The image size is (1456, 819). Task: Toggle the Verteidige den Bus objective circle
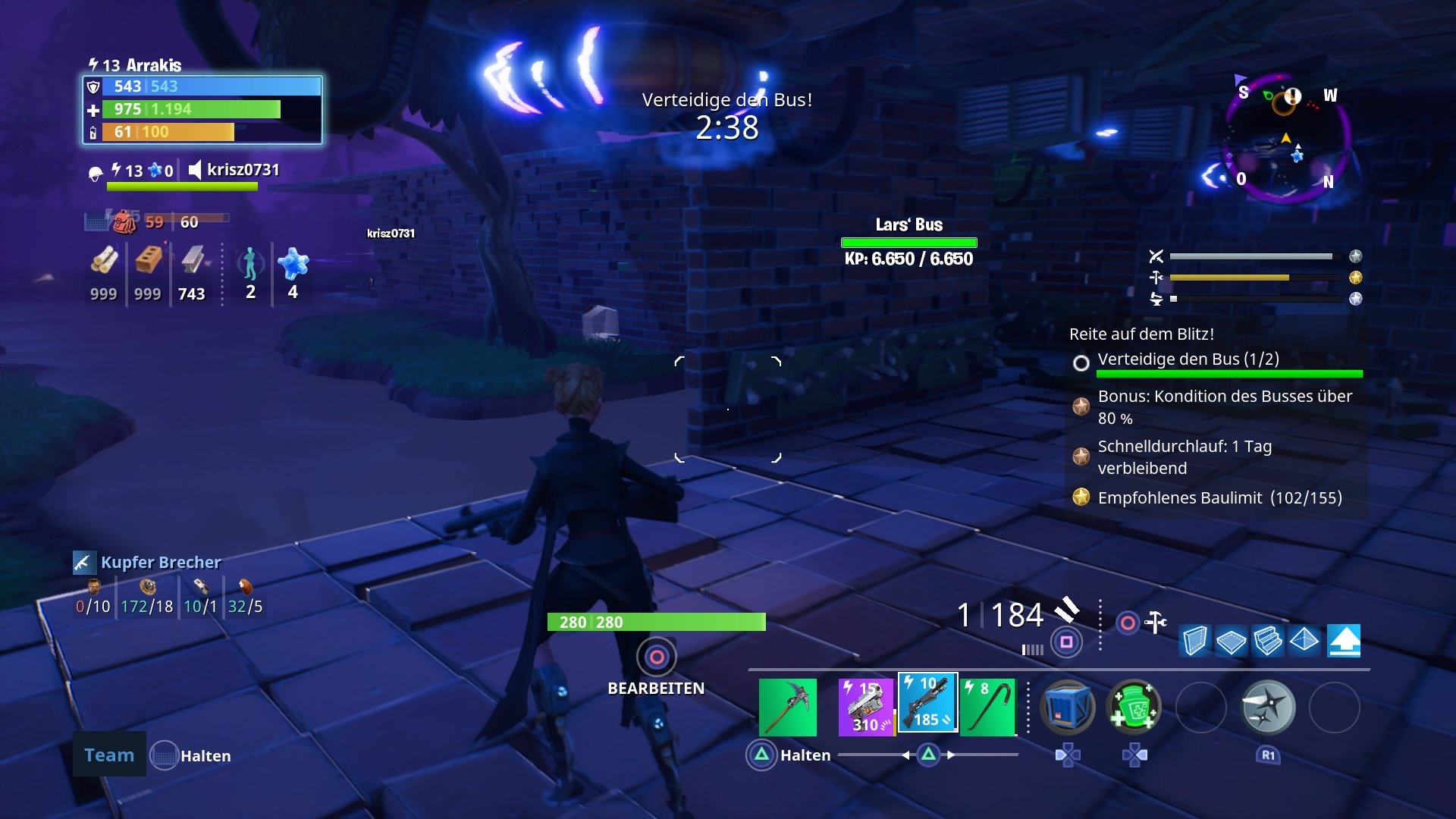point(1080,362)
